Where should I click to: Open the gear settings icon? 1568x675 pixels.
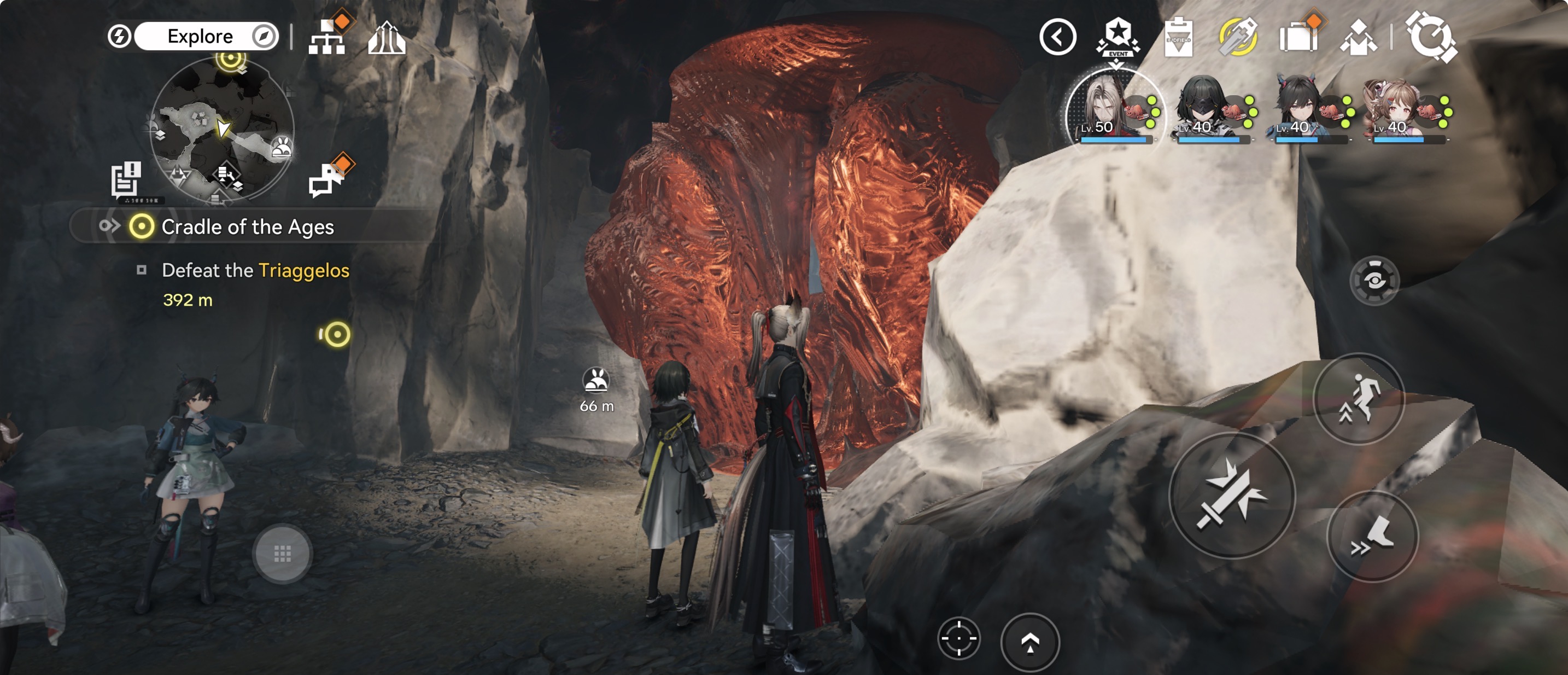point(1430,38)
